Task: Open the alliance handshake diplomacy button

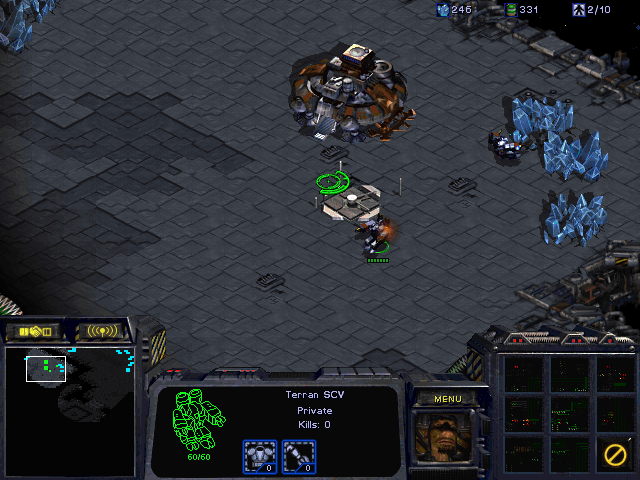Action: click(x=32, y=331)
